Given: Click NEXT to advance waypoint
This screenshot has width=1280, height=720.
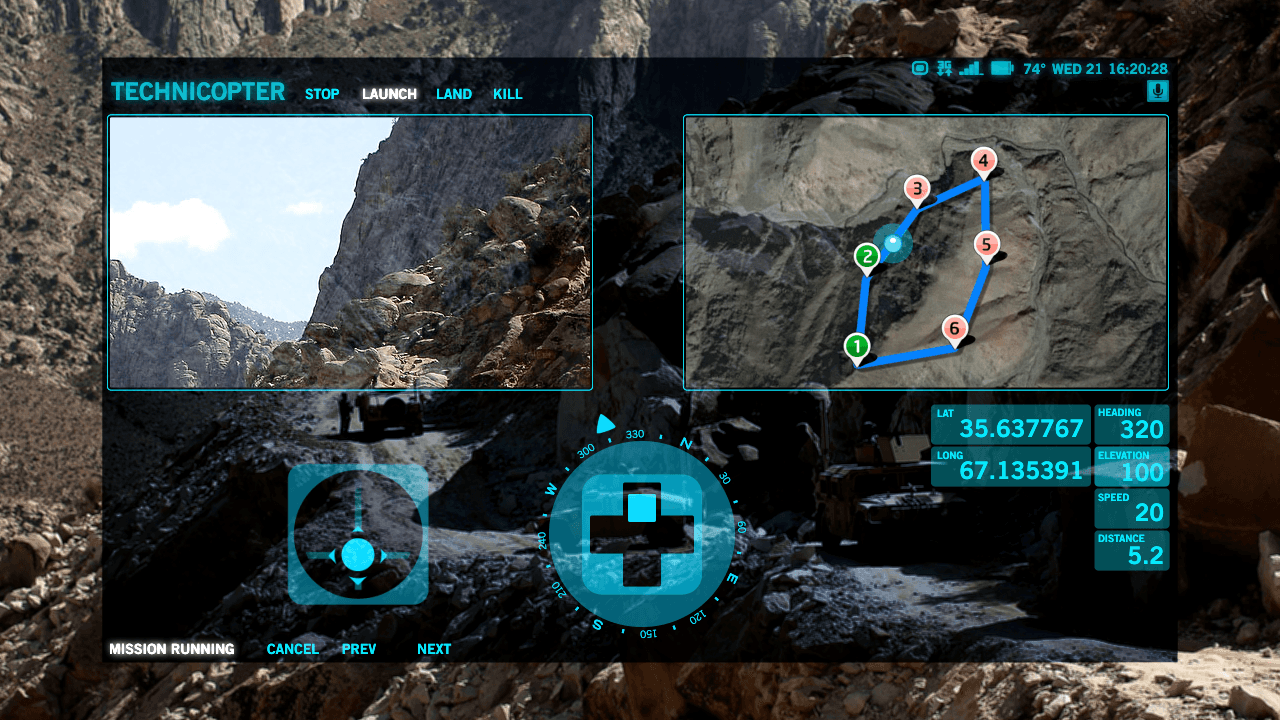Looking at the screenshot, I should [x=433, y=648].
